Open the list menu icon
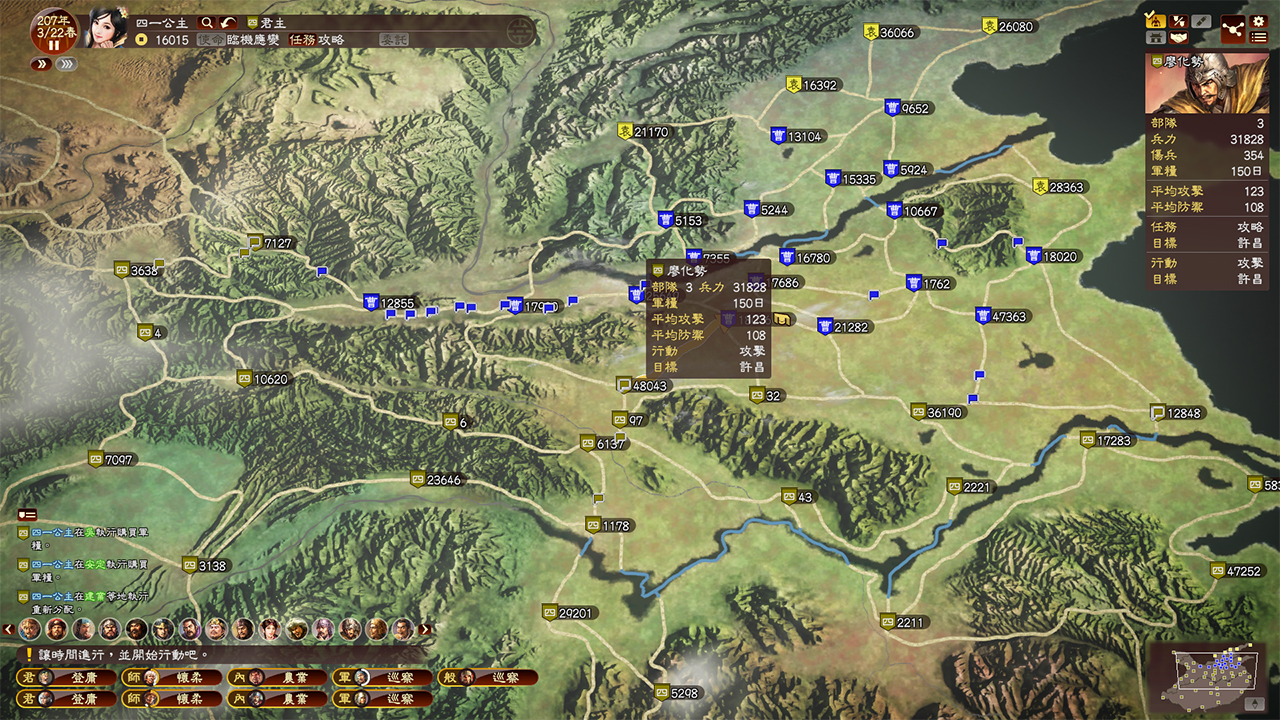Screen dimensions: 1280x720 coord(1259,38)
